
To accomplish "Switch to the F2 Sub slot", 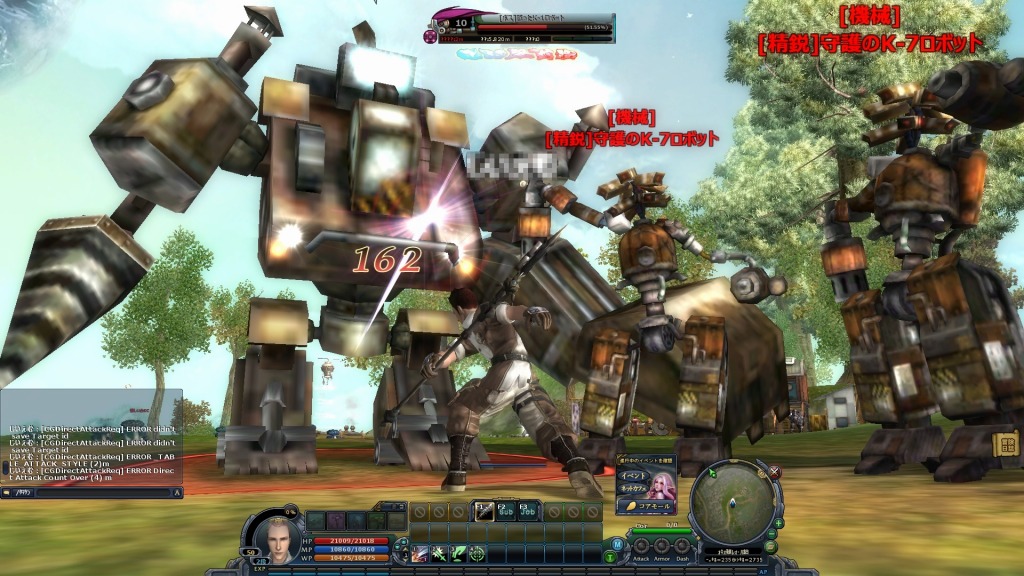I will click(506, 511).
